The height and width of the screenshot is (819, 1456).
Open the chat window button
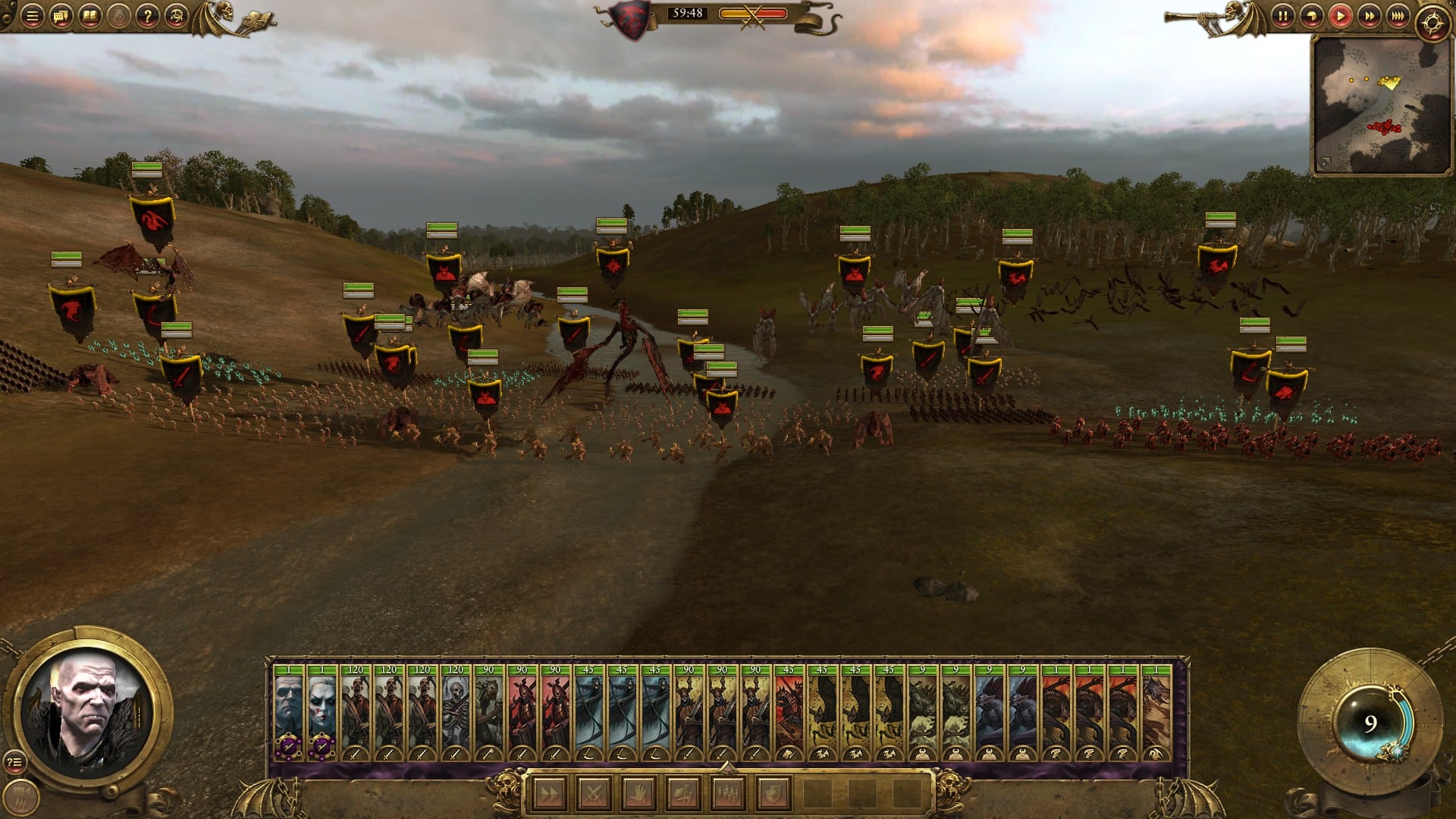click(61, 16)
